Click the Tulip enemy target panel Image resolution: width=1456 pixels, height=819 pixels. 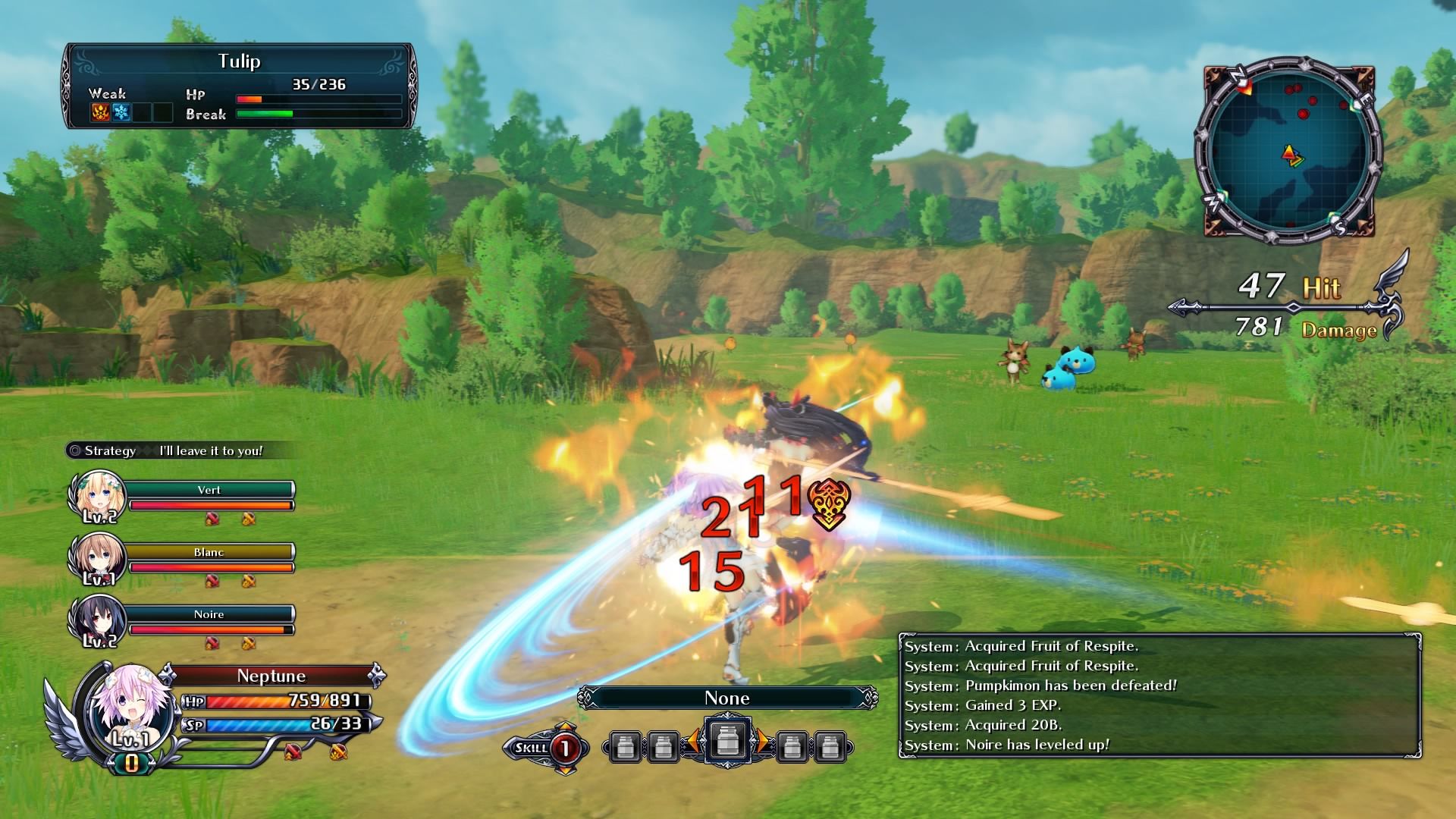(240, 85)
